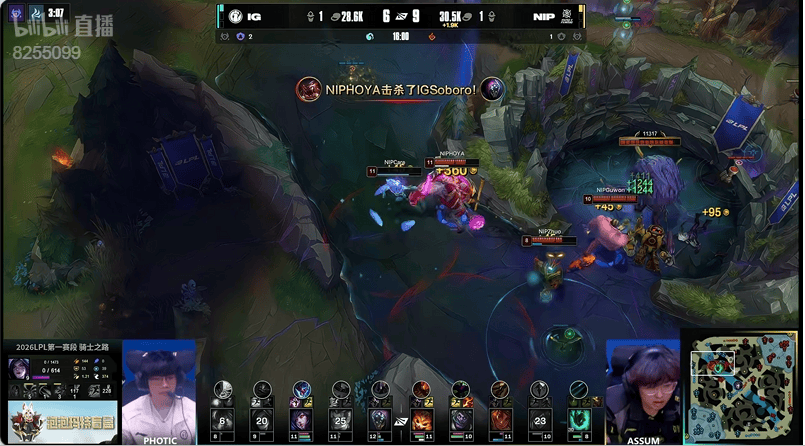
Task: Click the IG team logo on scoreboard
Action: 233,16
